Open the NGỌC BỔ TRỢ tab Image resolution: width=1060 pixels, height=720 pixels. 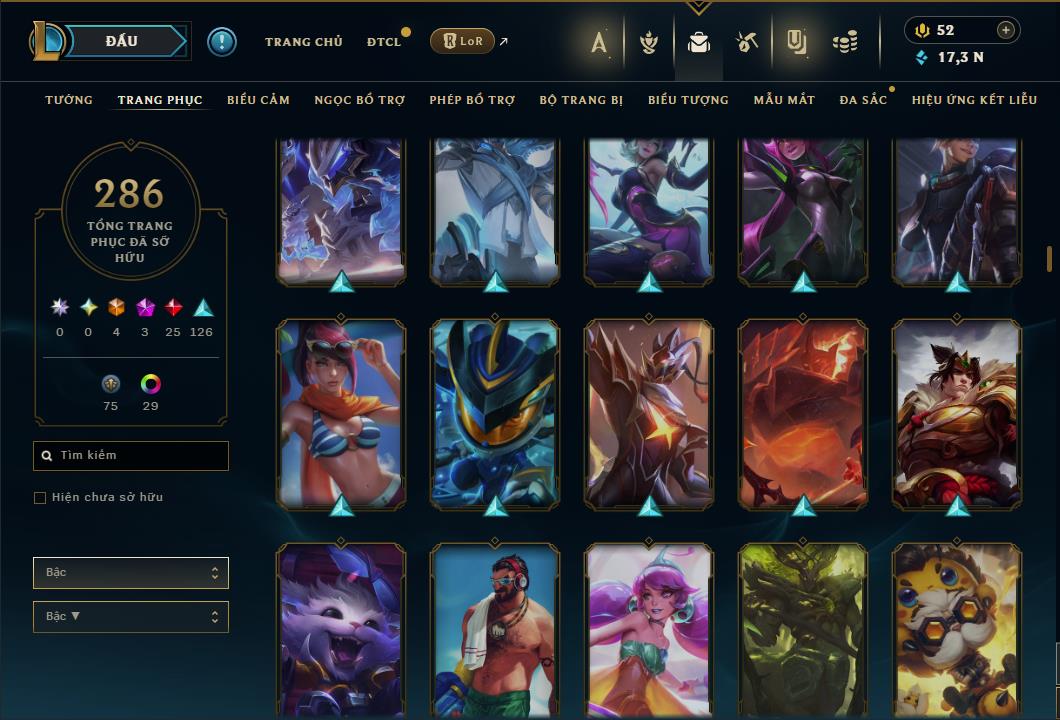pyautogui.click(x=359, y=100)
